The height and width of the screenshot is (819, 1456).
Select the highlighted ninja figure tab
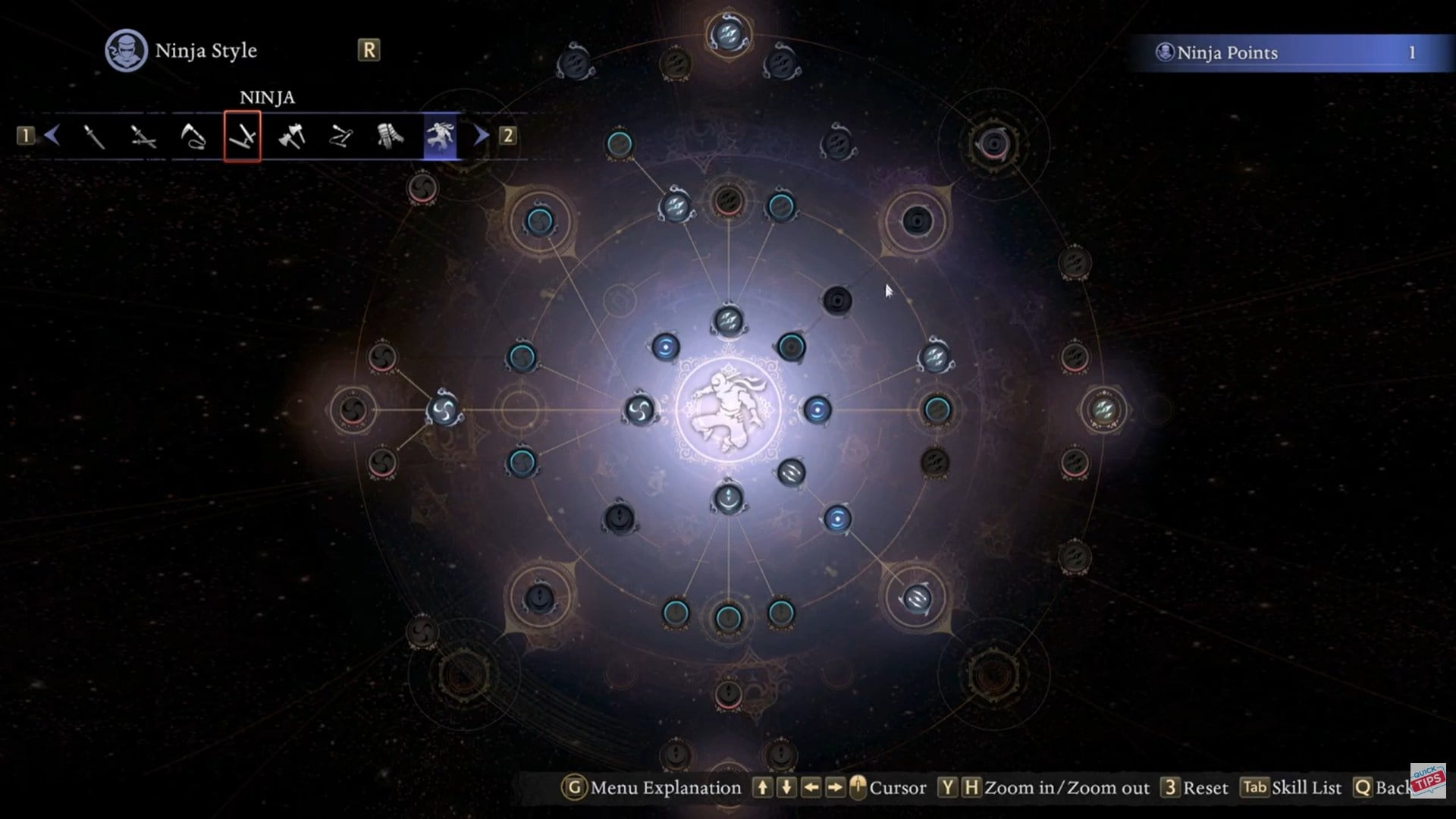(441, 136)
